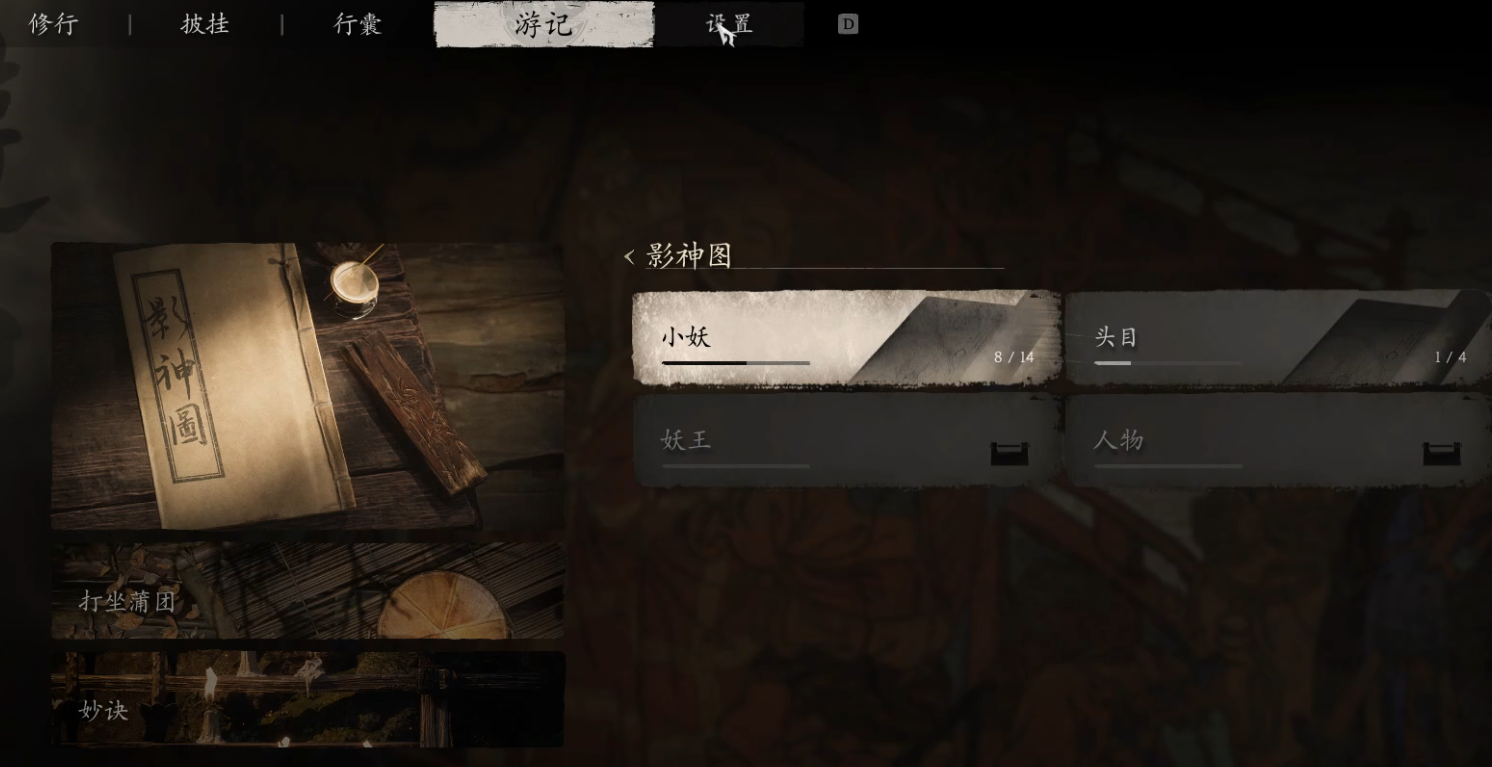Click the lock icon on the 人物 card
This screenshot has height=767, width=1492.
tap(1442, 452)
